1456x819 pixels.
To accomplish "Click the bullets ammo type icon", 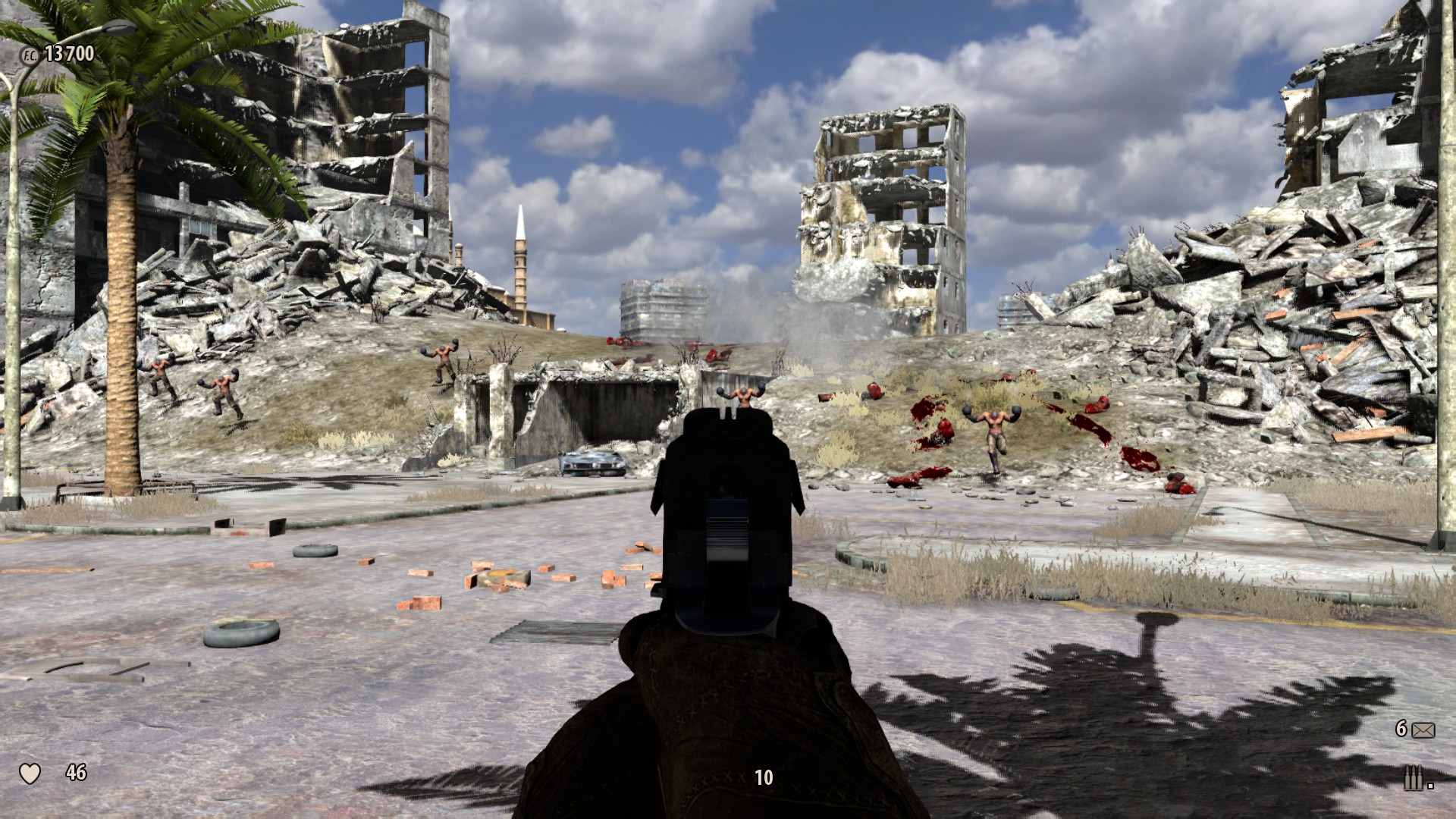I will pyautogui.click(x=1413, y=779).
